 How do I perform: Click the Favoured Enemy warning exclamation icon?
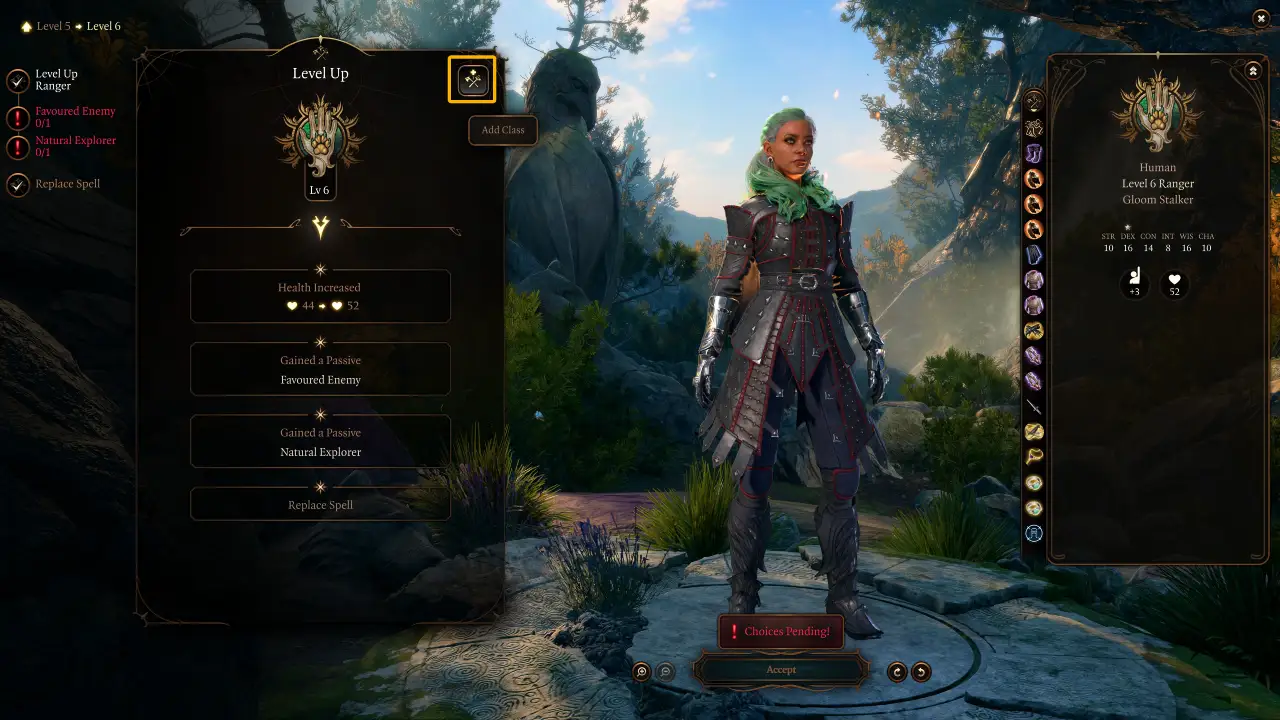coord(16,116)
